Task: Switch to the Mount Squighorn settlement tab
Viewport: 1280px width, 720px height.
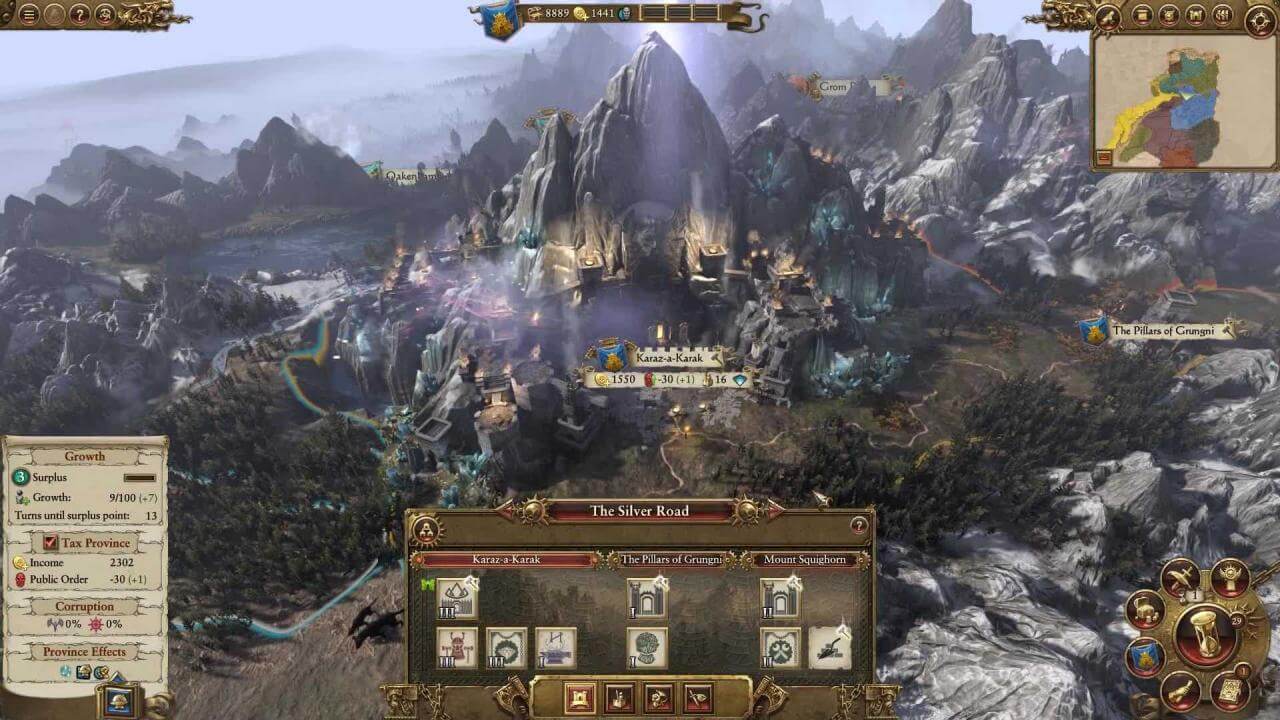Action: click(805, 558)
